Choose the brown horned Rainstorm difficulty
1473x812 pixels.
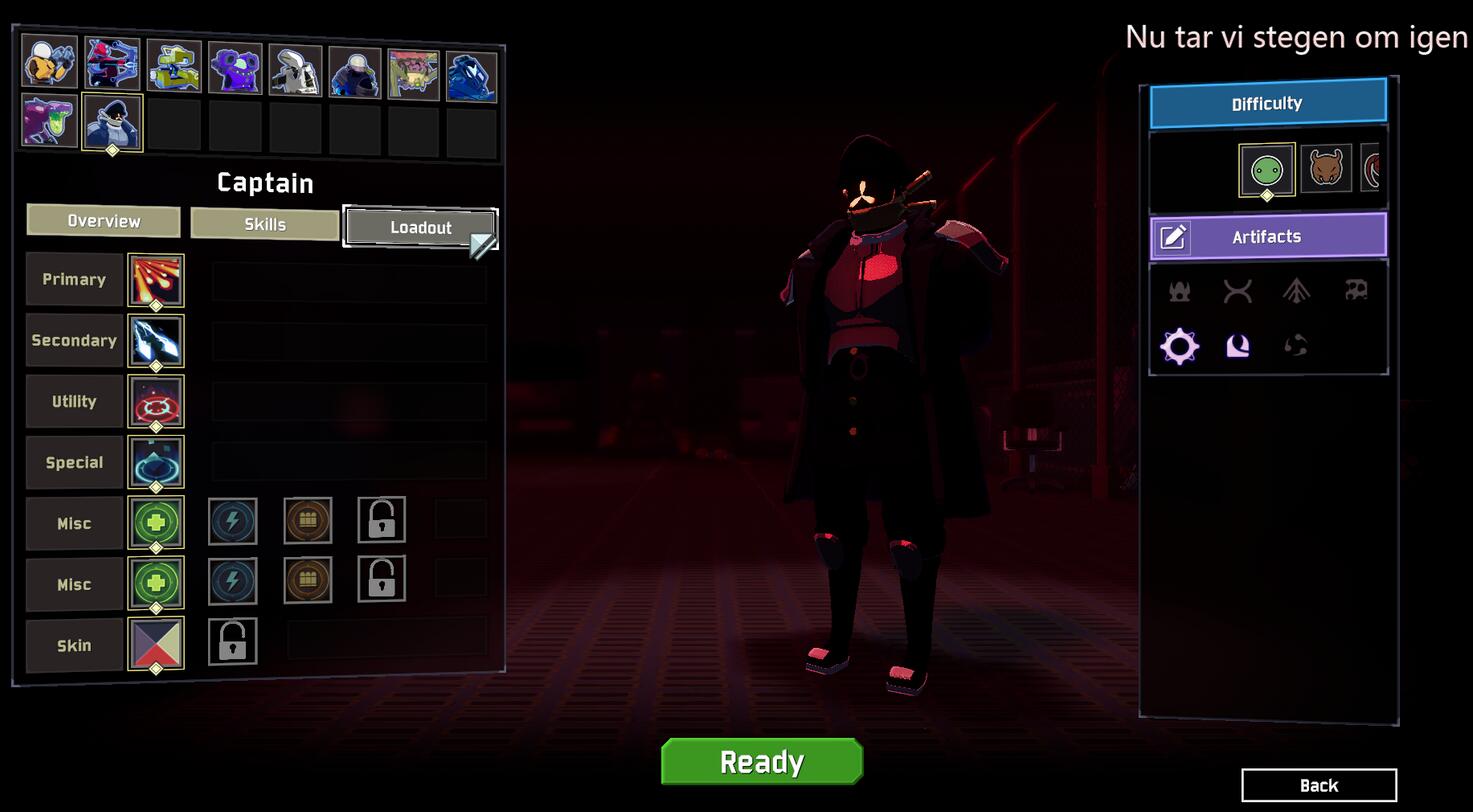click(1326, 168)
